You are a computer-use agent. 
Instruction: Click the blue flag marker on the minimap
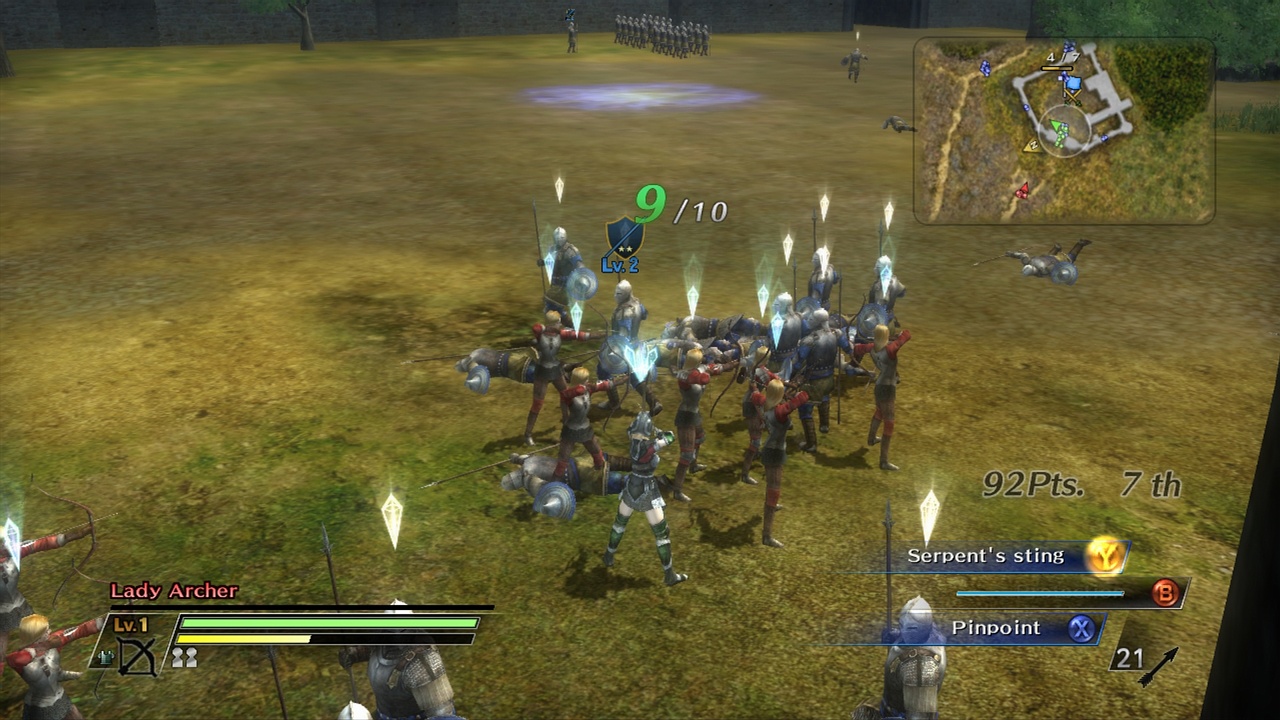click(1073, 83)
